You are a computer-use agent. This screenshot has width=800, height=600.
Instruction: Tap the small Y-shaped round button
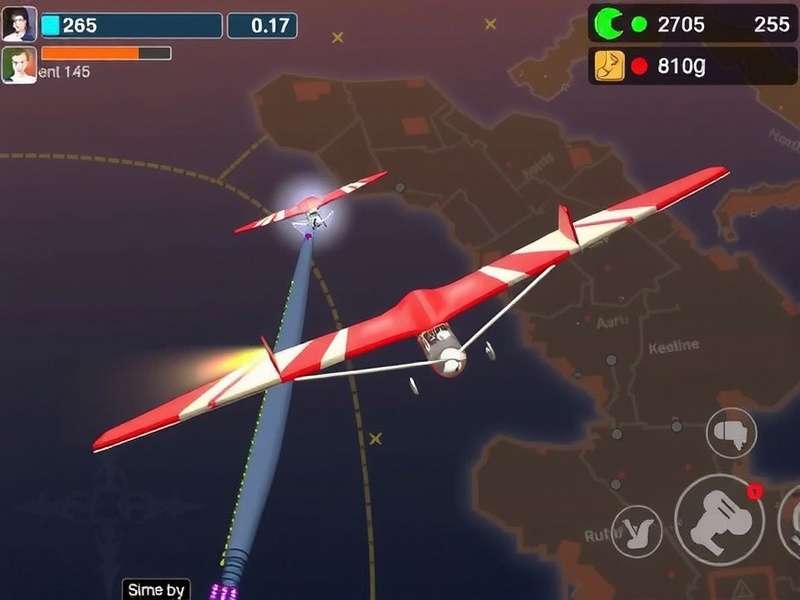click(x=636, y=531)
